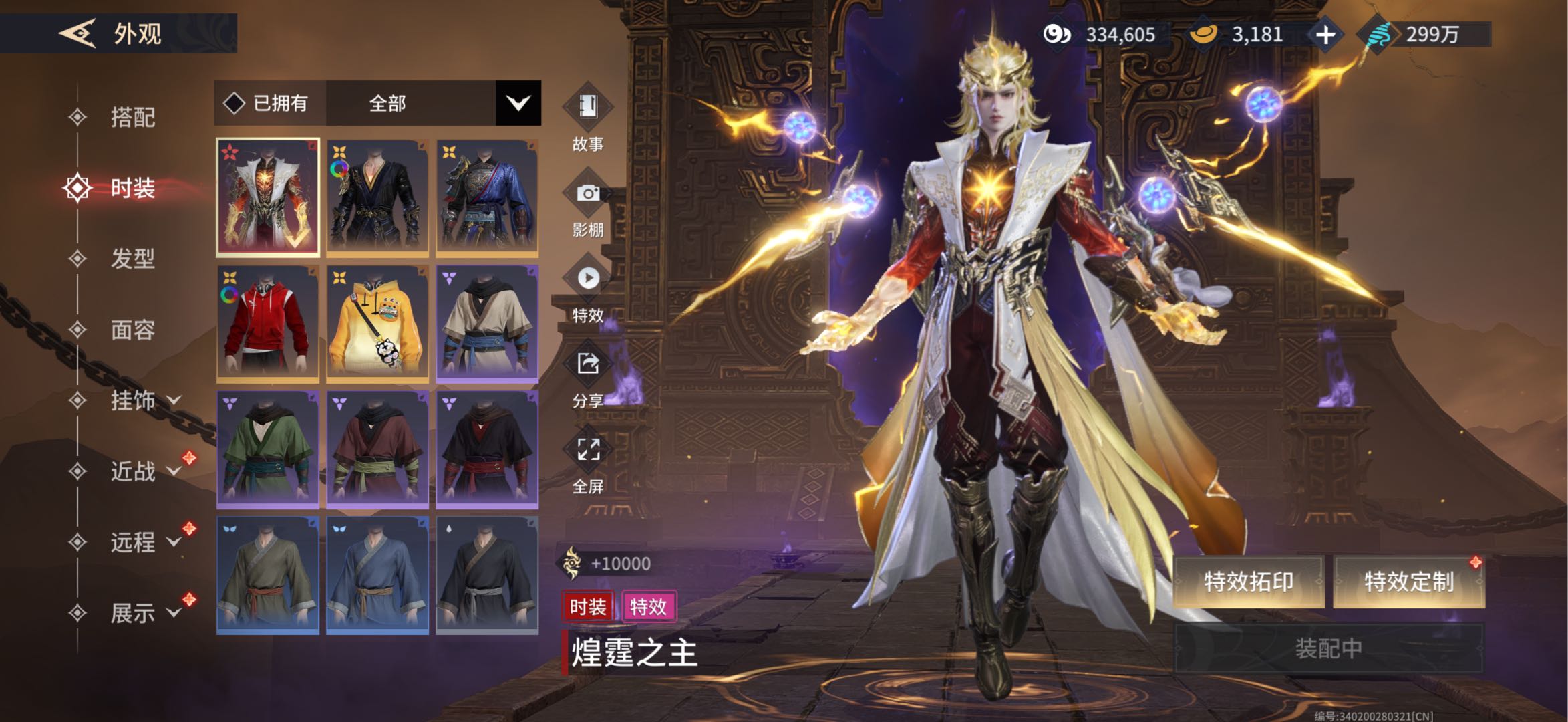
Task: Select the red hooded jacket outfit
Action: coord(268,324)
